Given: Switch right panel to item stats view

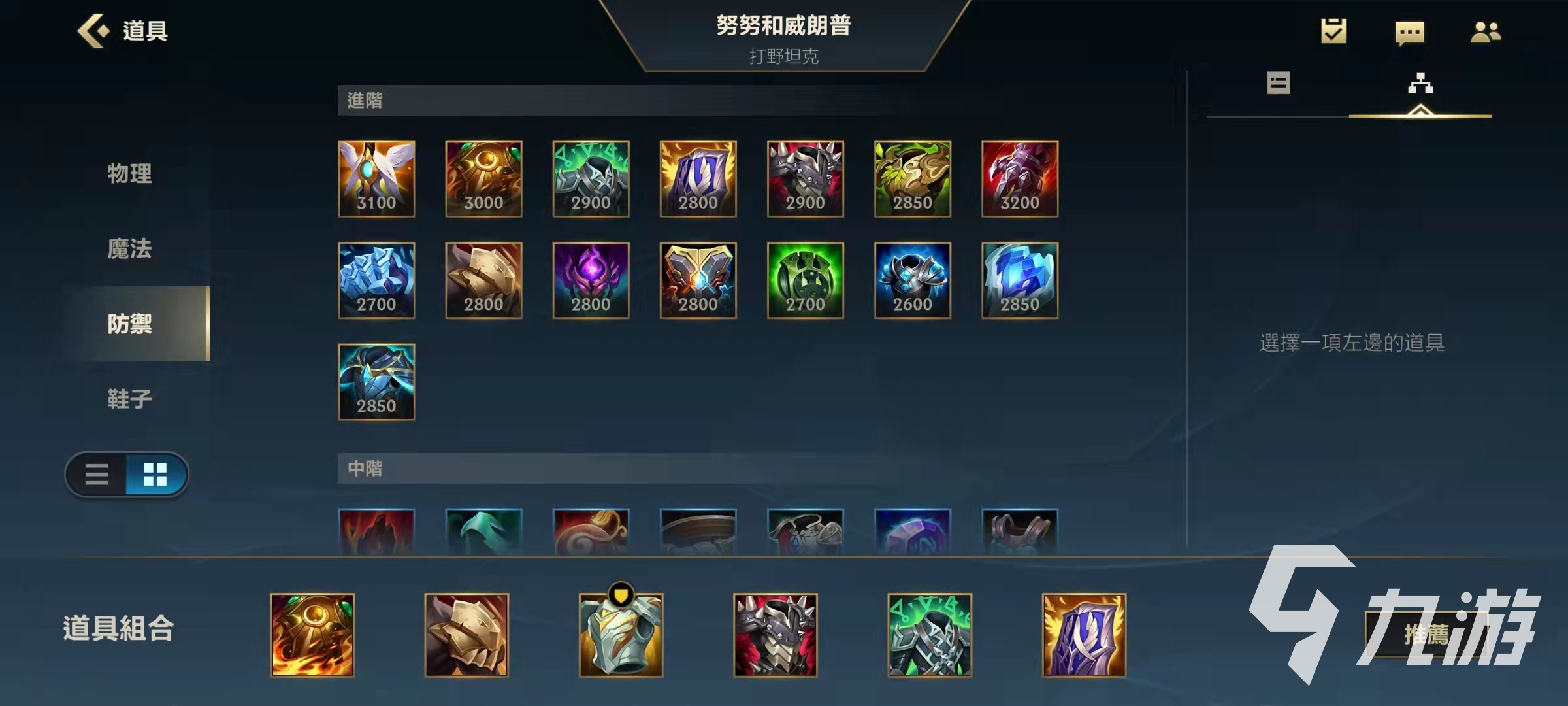Looking at the screenshot, I should 1279,84.
